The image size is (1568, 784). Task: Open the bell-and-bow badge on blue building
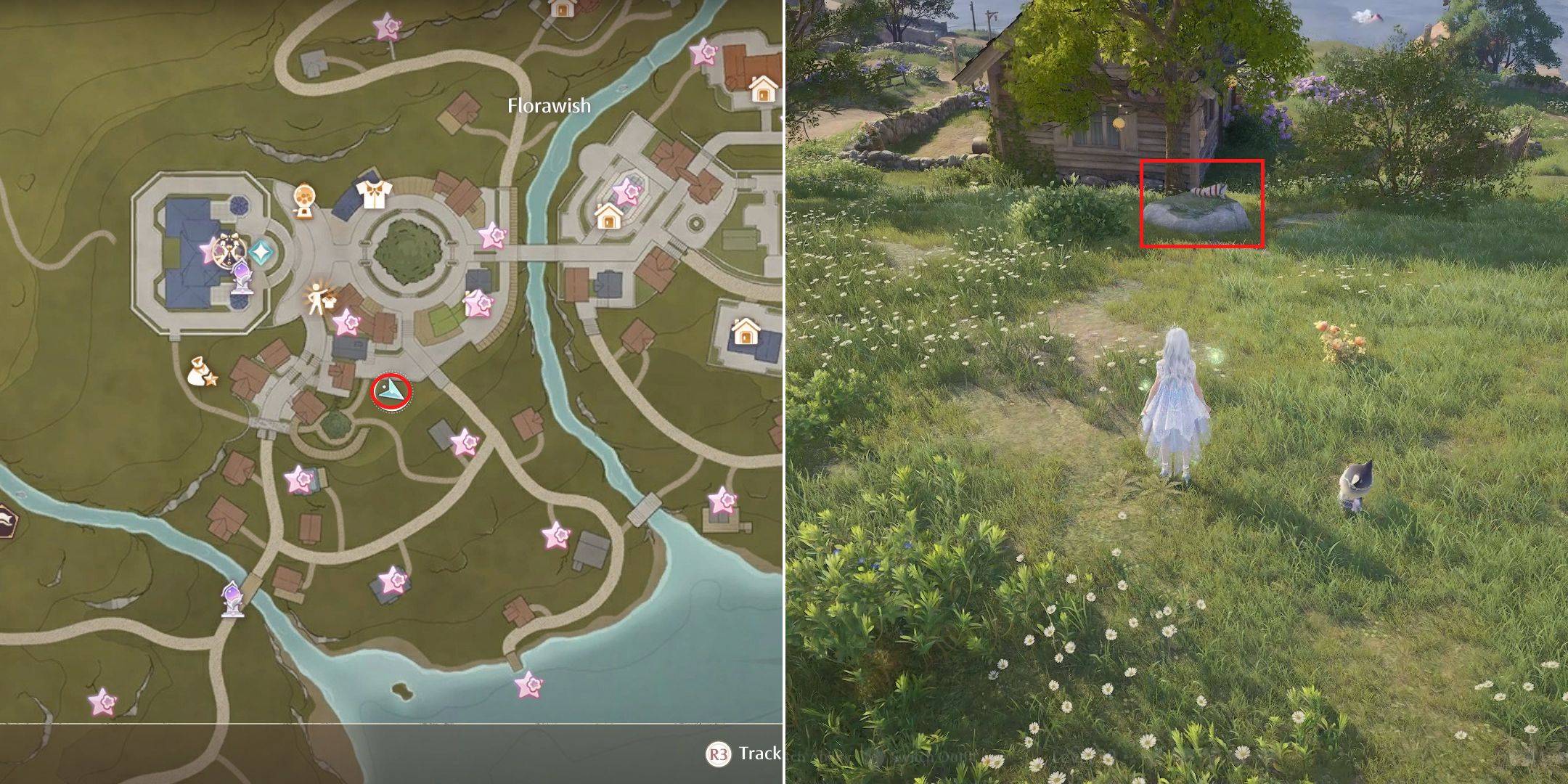coord(226,250)
